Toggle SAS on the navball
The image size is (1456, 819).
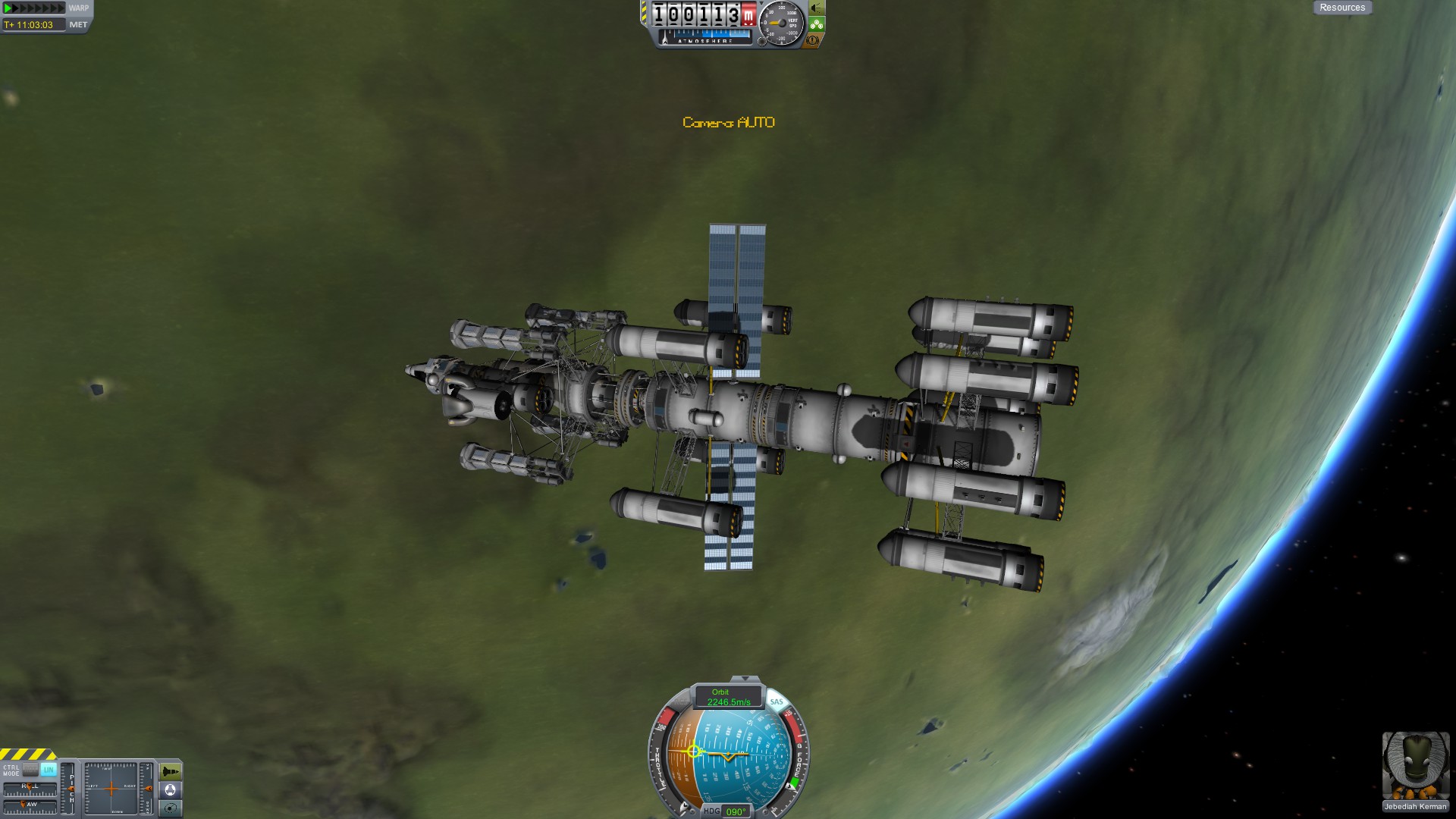[x=776, y=702]
